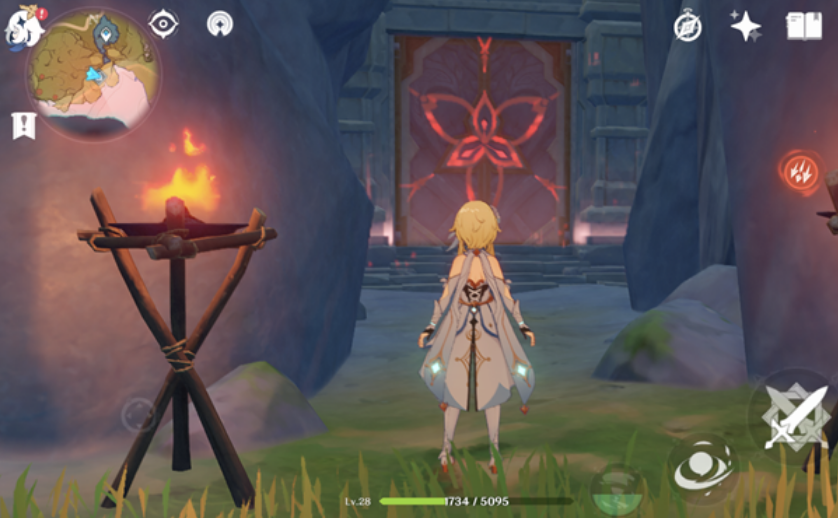Activate the swirl elemental skill button

[703, 467]
